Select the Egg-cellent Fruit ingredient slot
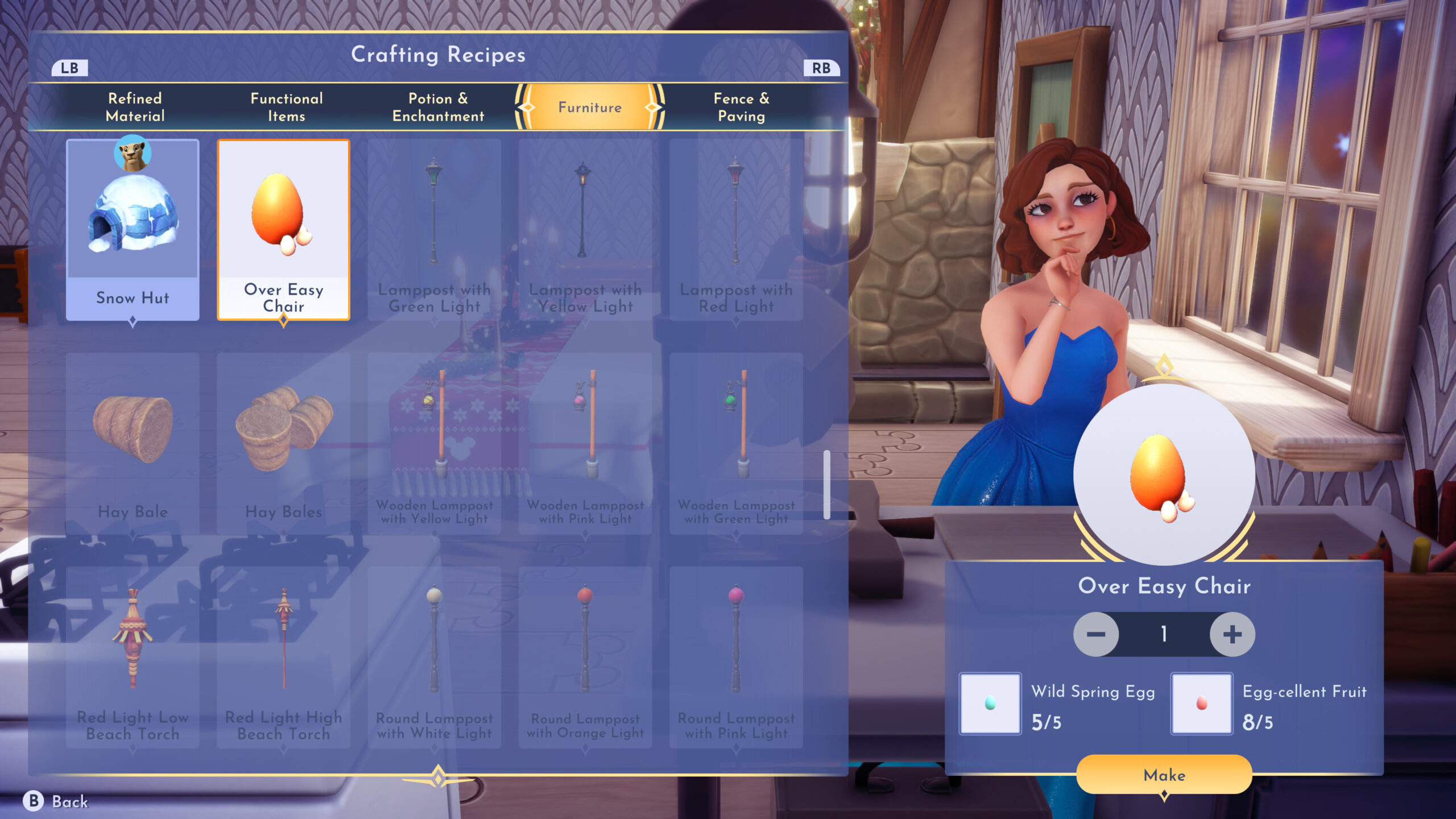1456x819 pixels. click(x=1201, y=704)
